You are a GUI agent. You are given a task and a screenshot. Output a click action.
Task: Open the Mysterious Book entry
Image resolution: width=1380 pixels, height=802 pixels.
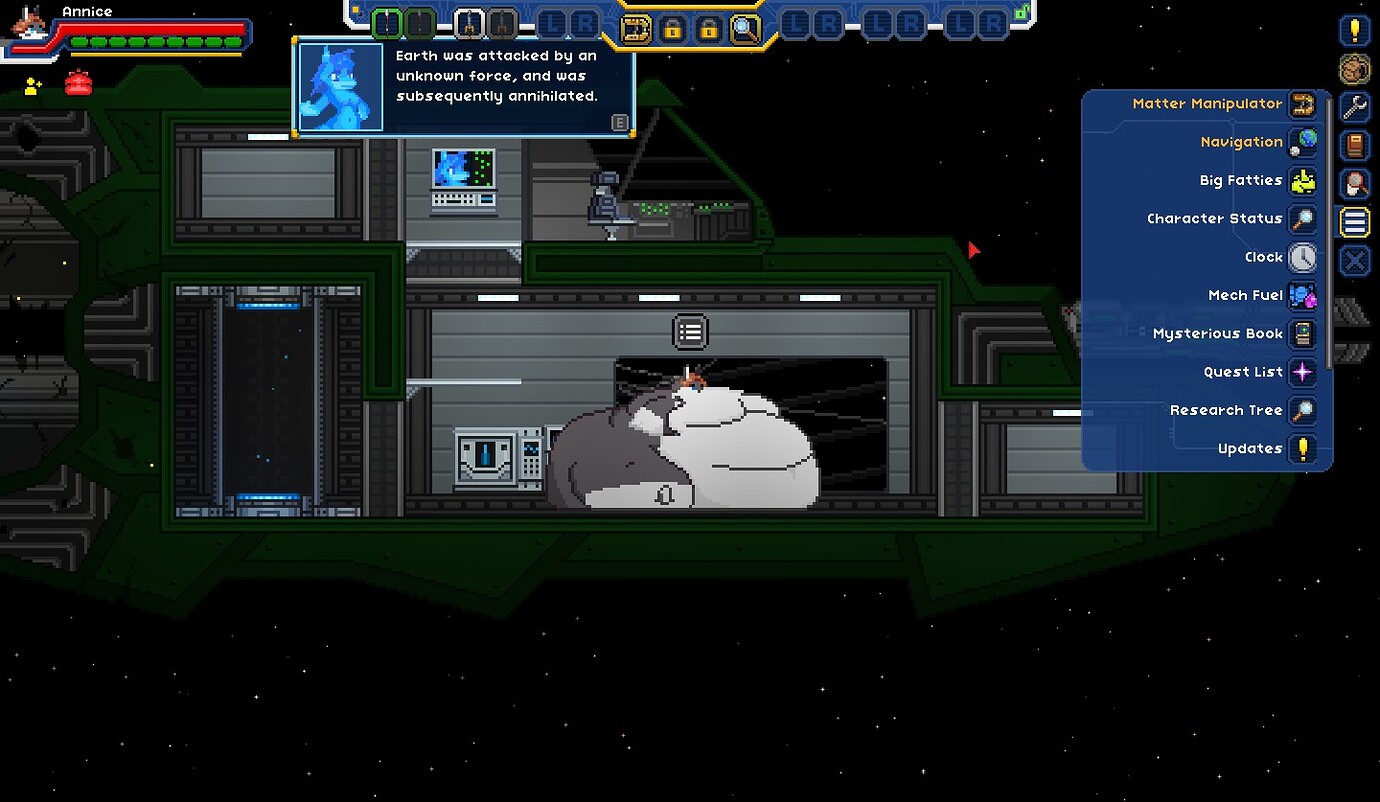(x=1217, y=333)
